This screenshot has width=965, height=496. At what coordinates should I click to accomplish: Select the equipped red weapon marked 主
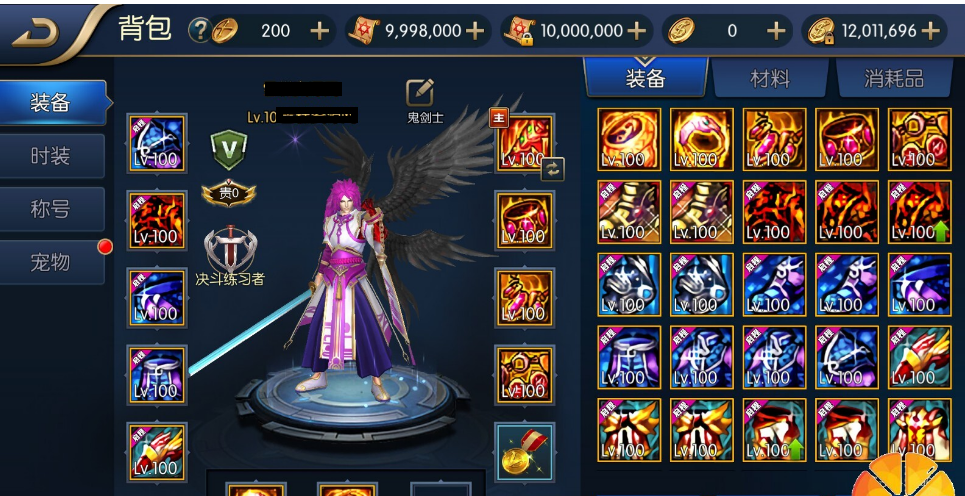[522, 144]
